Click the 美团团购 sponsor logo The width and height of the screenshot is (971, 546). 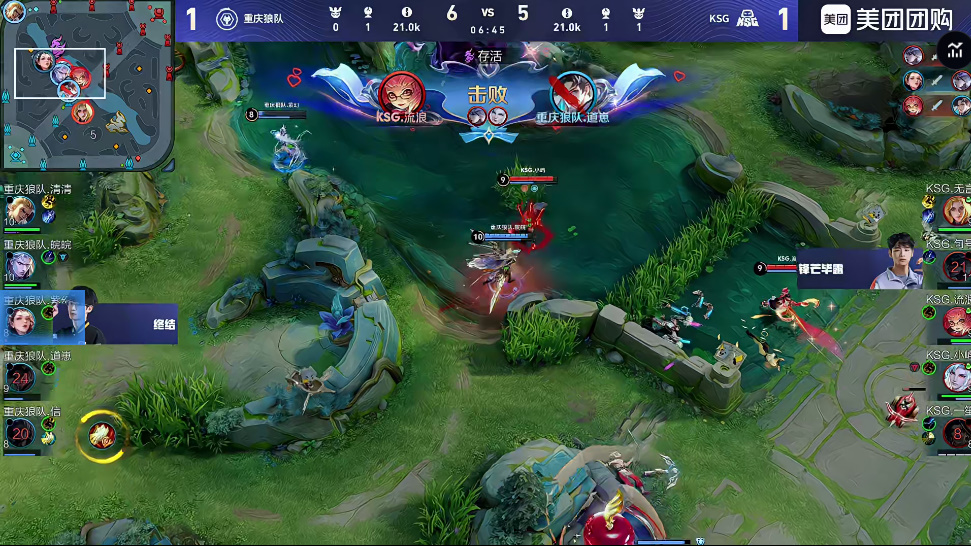click(x=883, y=19)
